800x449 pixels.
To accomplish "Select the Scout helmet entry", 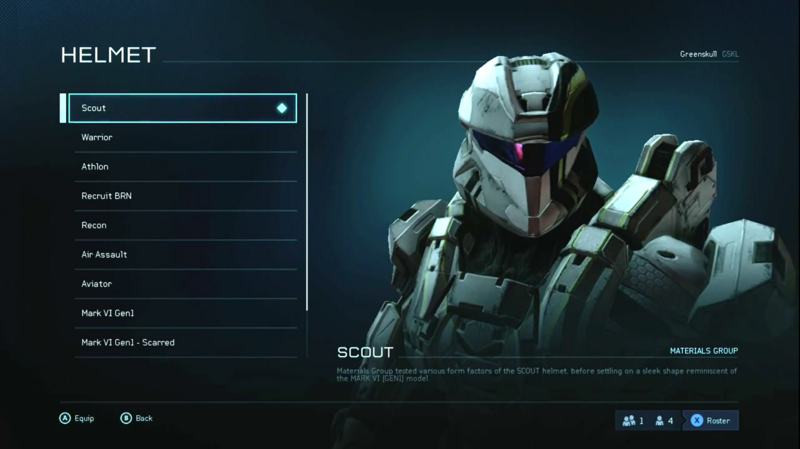I will [180, 108].
